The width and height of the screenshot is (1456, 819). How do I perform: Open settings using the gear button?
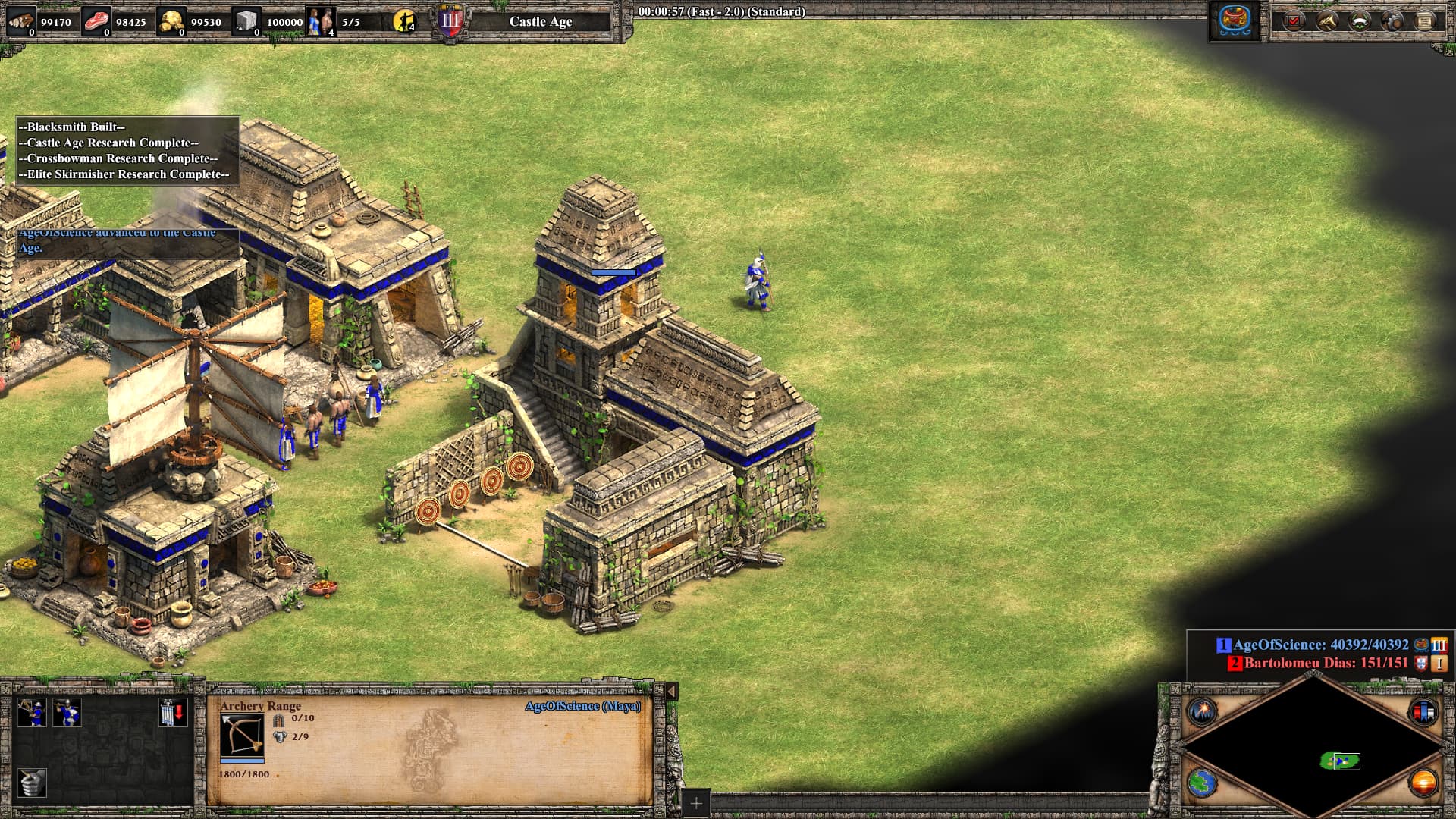tap(1392, 21)
